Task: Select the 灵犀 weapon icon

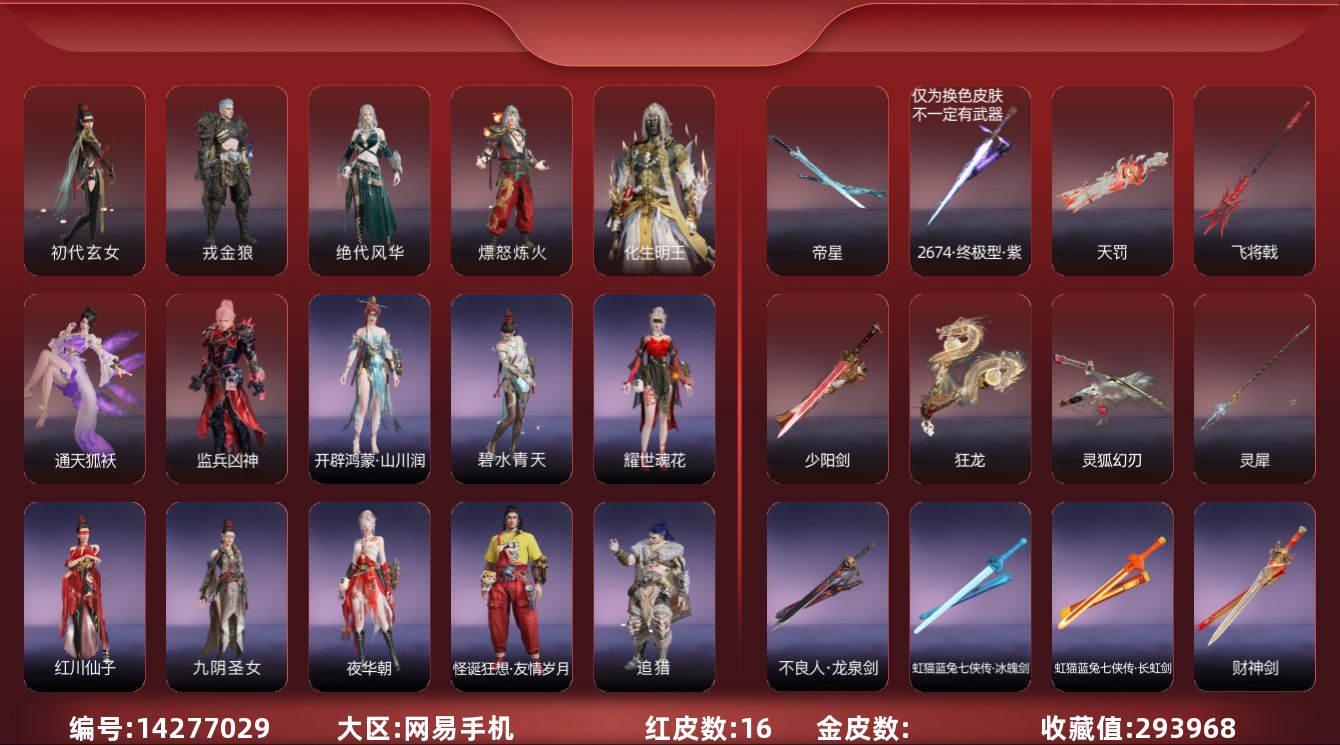Action: [1253, 385]
